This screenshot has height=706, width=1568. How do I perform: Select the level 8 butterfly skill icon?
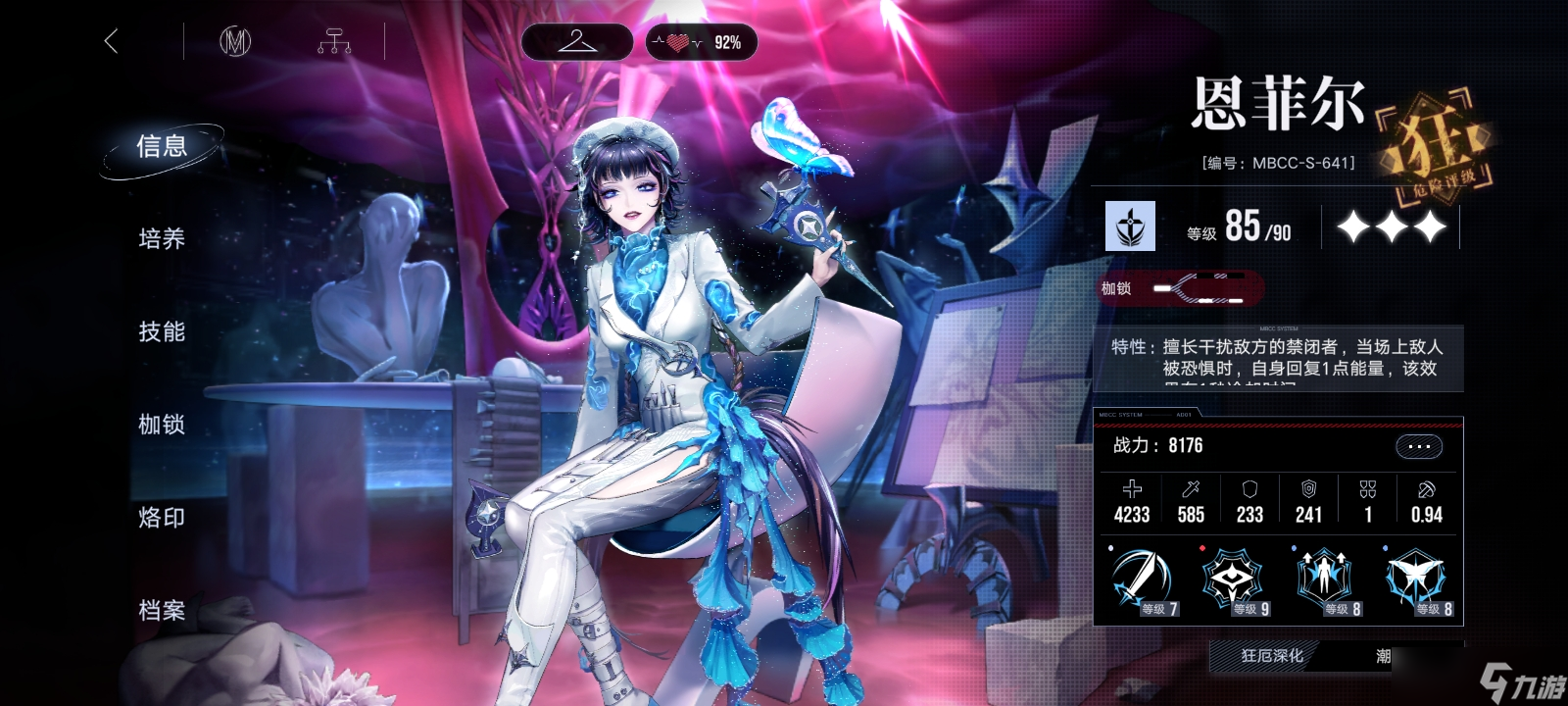point(1415,580)
